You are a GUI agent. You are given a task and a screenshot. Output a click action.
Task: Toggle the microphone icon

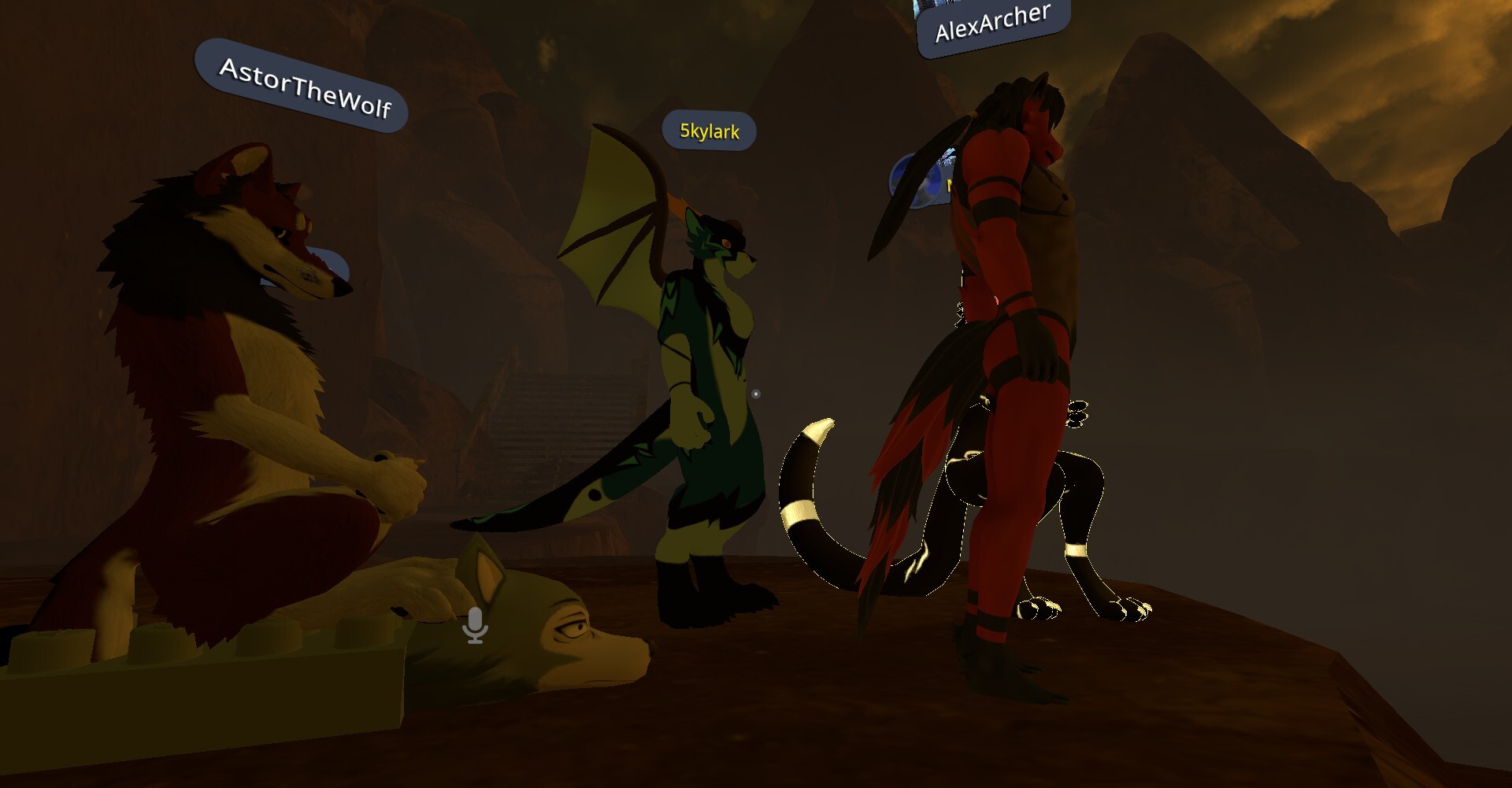tap(475, 625)
